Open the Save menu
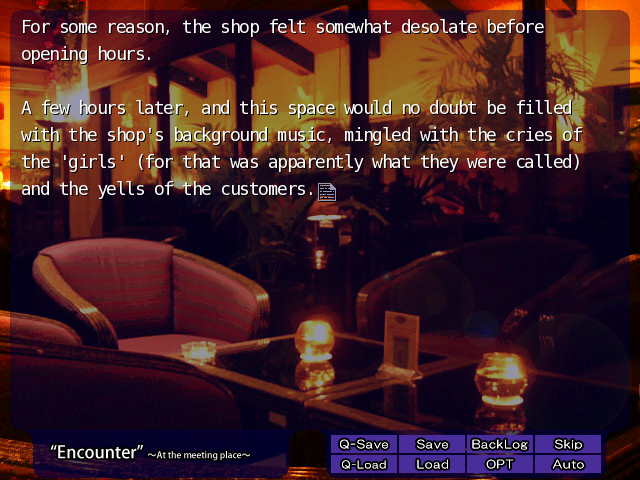 click(x=432, y=444)
